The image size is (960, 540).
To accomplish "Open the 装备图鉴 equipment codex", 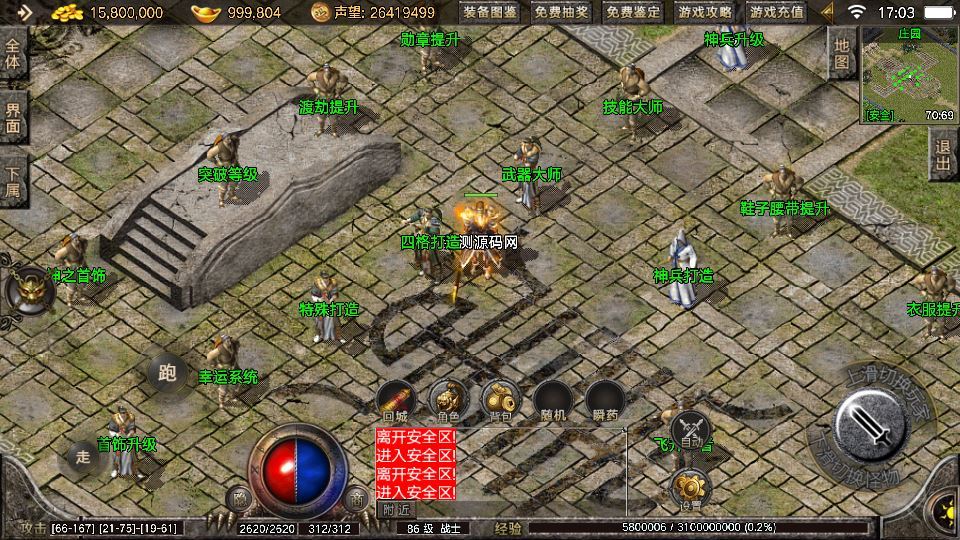I will click(490, 12).
